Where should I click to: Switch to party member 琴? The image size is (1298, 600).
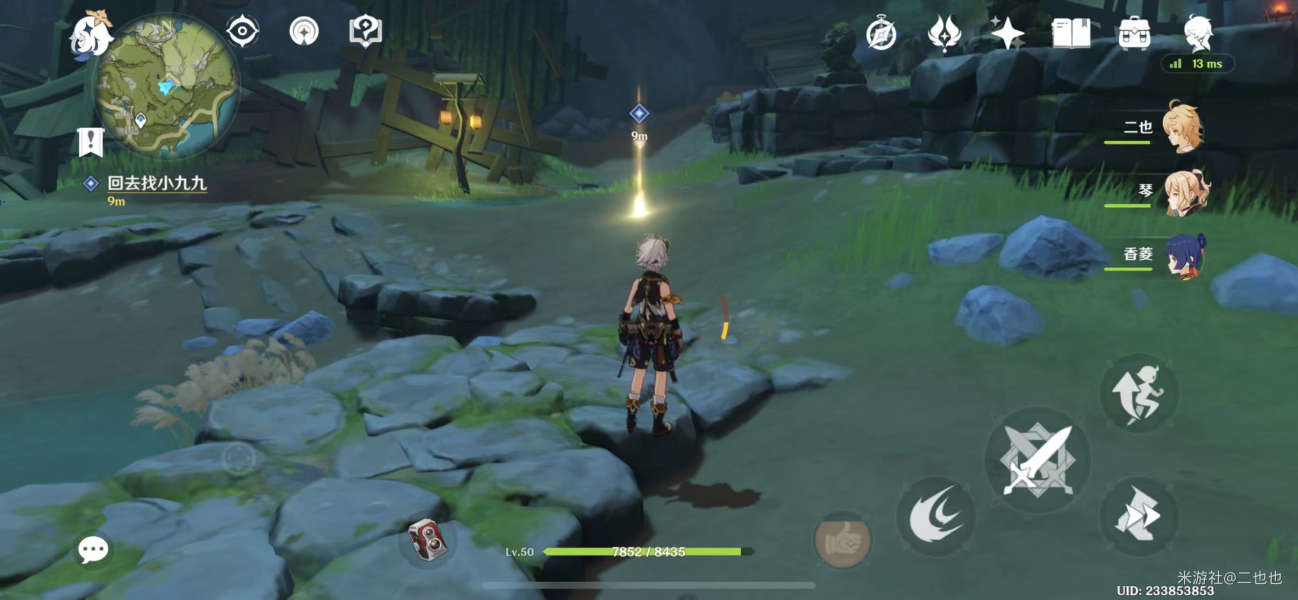pos(1184,192)
